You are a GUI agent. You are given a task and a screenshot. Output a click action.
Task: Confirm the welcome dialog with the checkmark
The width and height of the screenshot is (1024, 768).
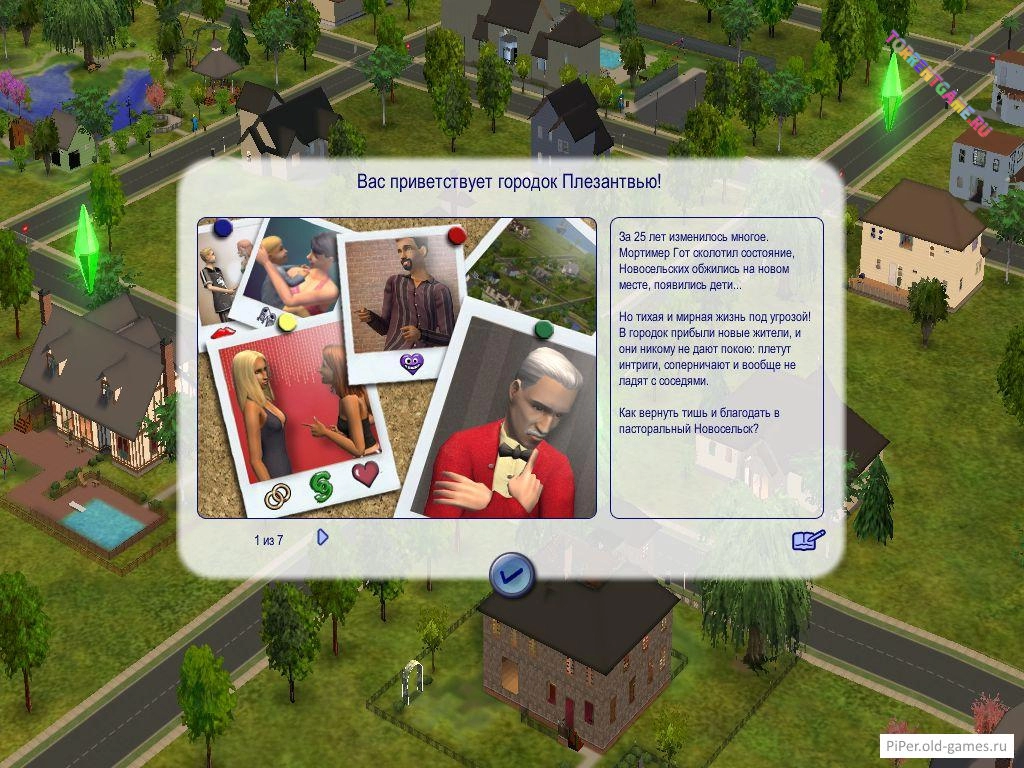click(512, 575)
